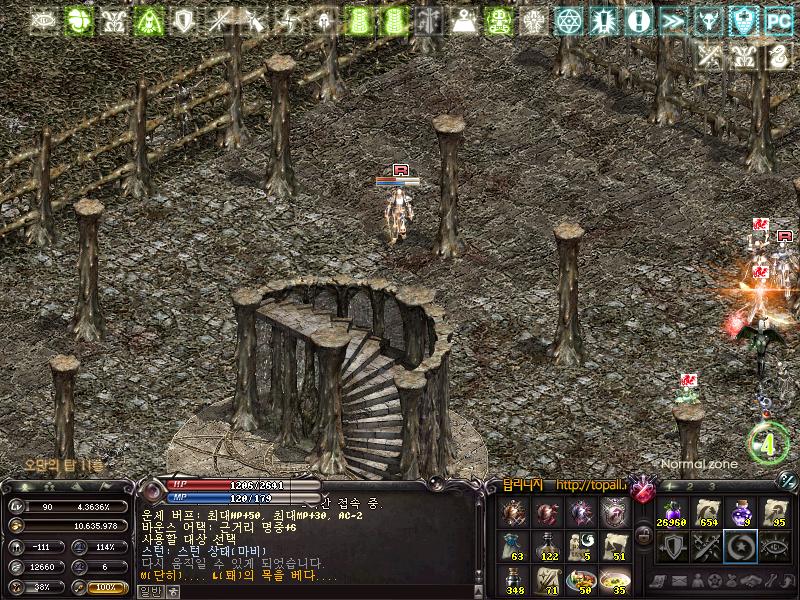
Task: Click the double arrow haste buff icon
Action: coord(674,20)
